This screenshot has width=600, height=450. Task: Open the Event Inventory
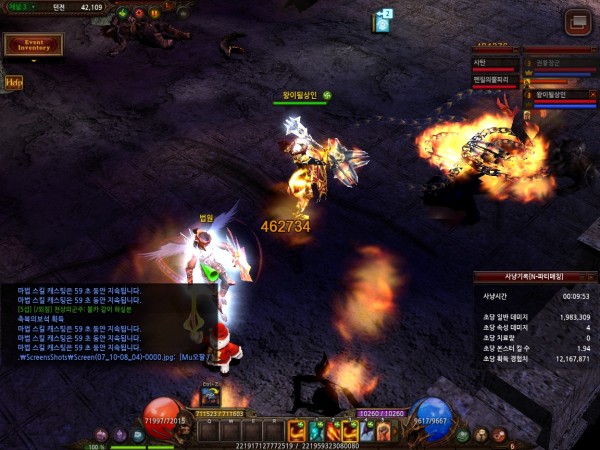[33, 45]
